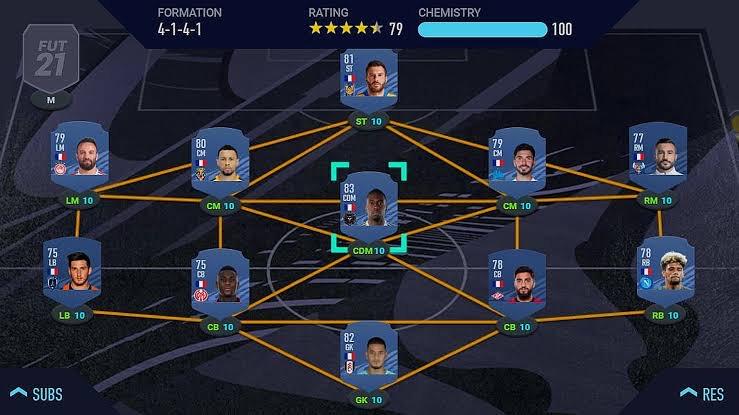Open the SUBS bench panel

tap(37, 393)
